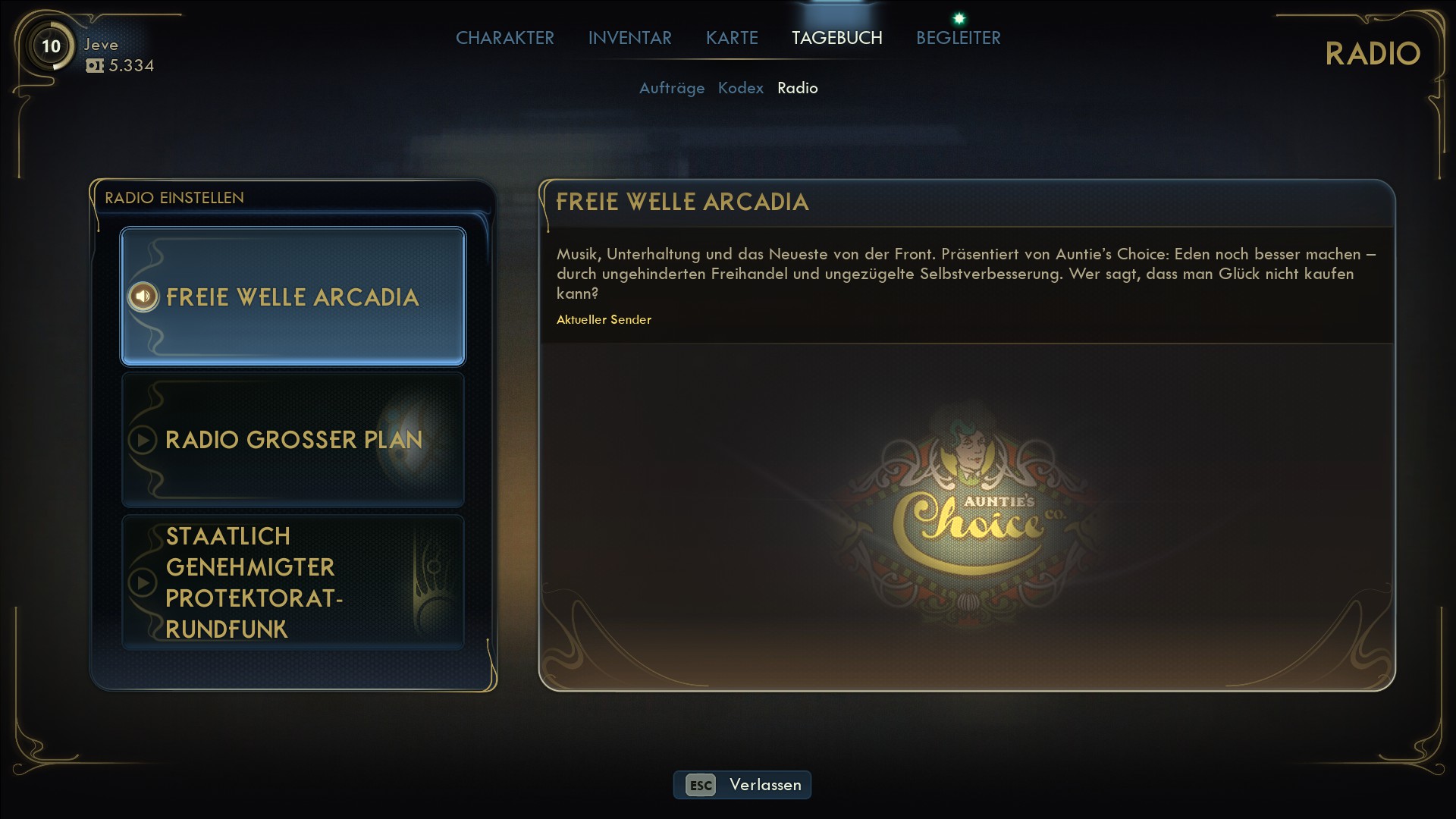Show the Karte tab
Viewport: 1456px width, 819px height.
[732, 38]
